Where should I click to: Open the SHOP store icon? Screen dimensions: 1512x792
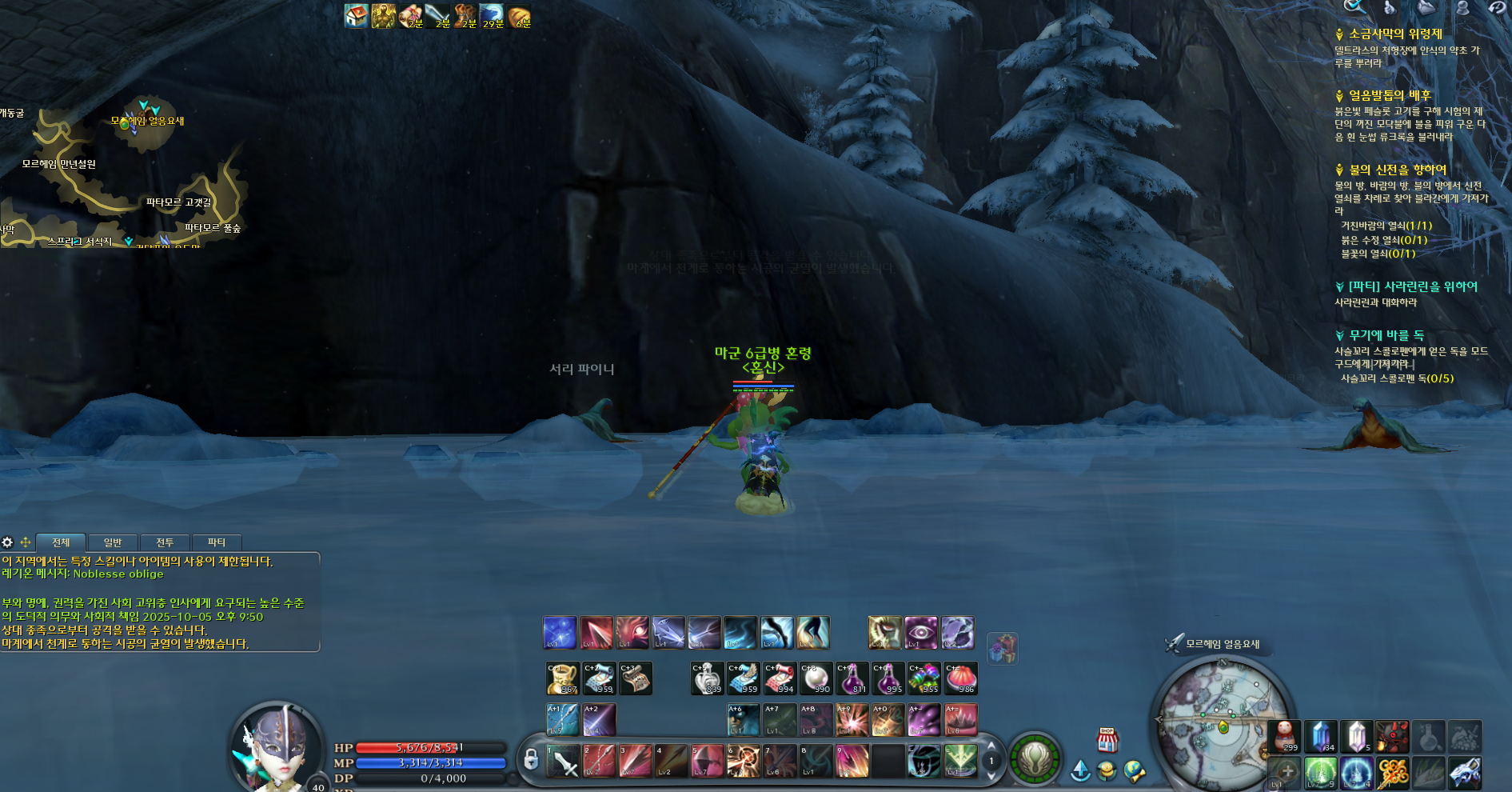(1107, 740)
